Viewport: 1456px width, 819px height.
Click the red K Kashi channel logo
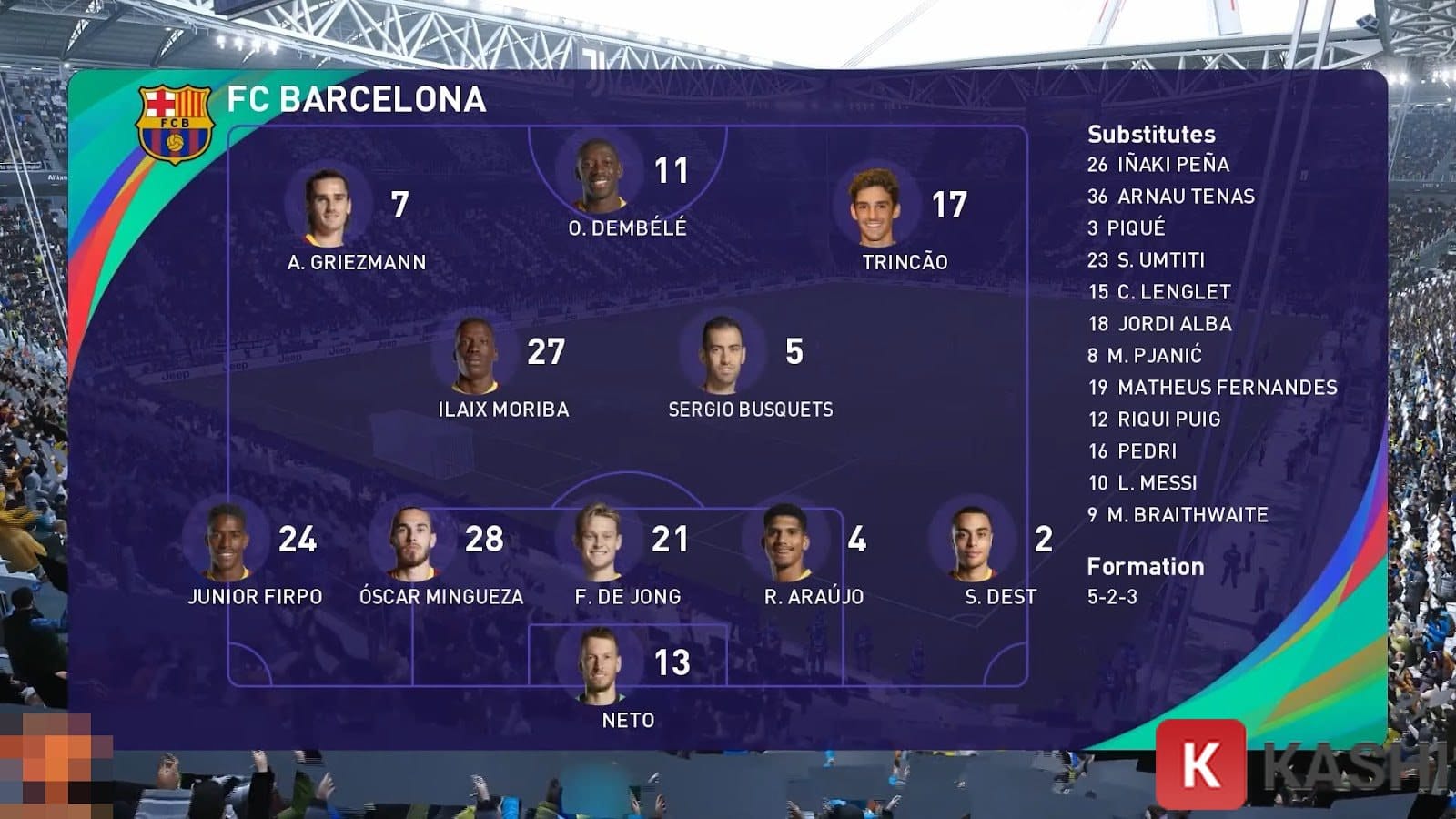tap(1200, 764)
